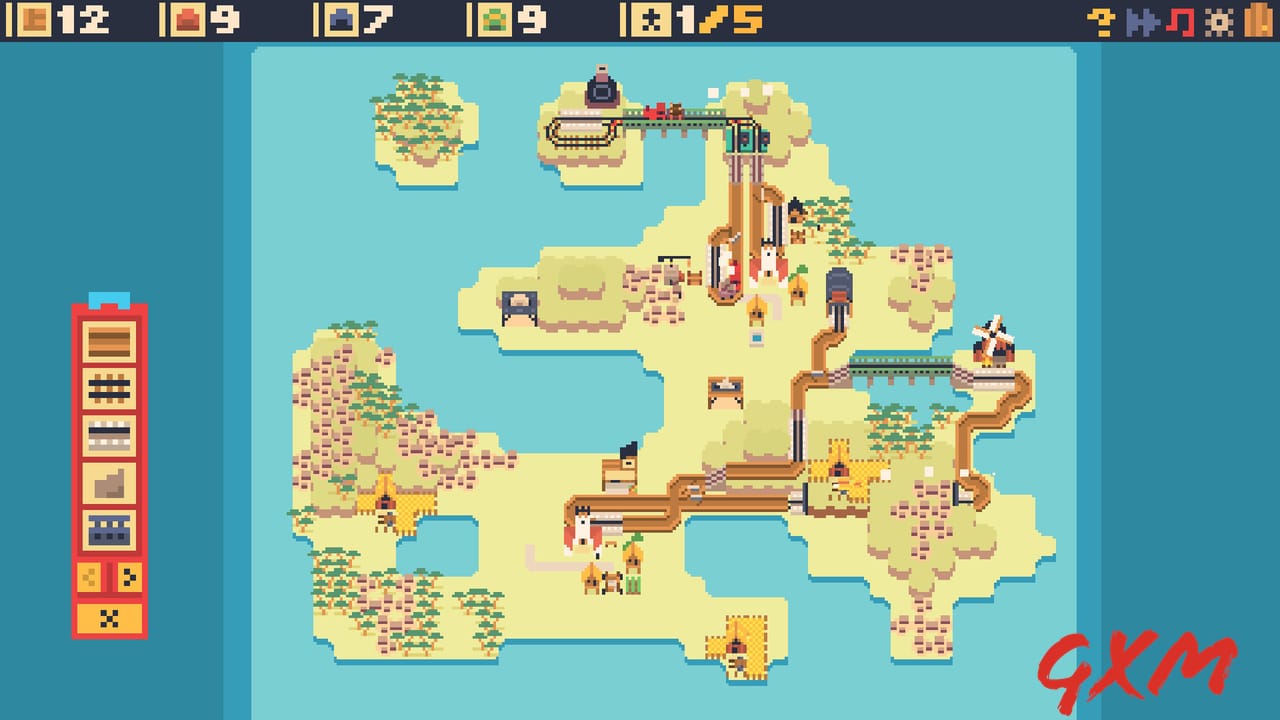Image resolution: width=1280 pixels, height=720 pixels.
Task: Open the question mark help icon
Action: [1100, 18]
